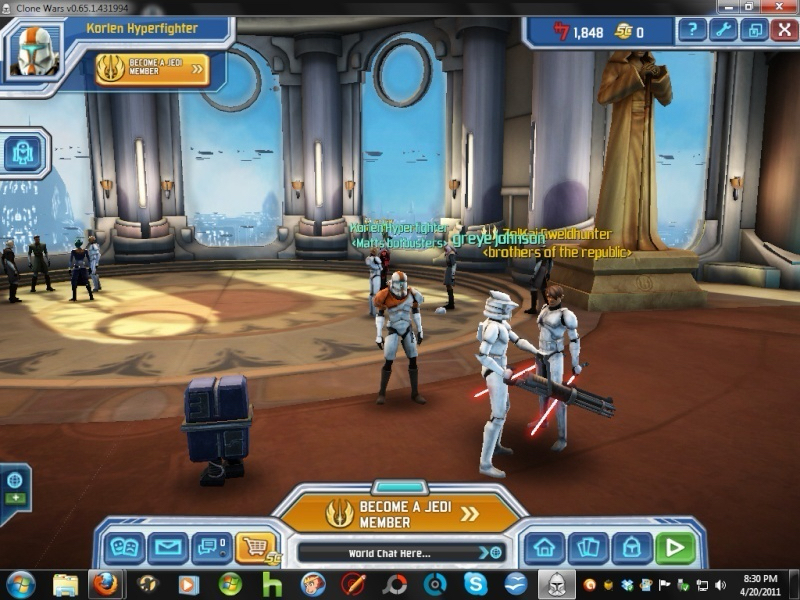Open the cards button
Screen dimensions: 800x600
coord(588,547)
